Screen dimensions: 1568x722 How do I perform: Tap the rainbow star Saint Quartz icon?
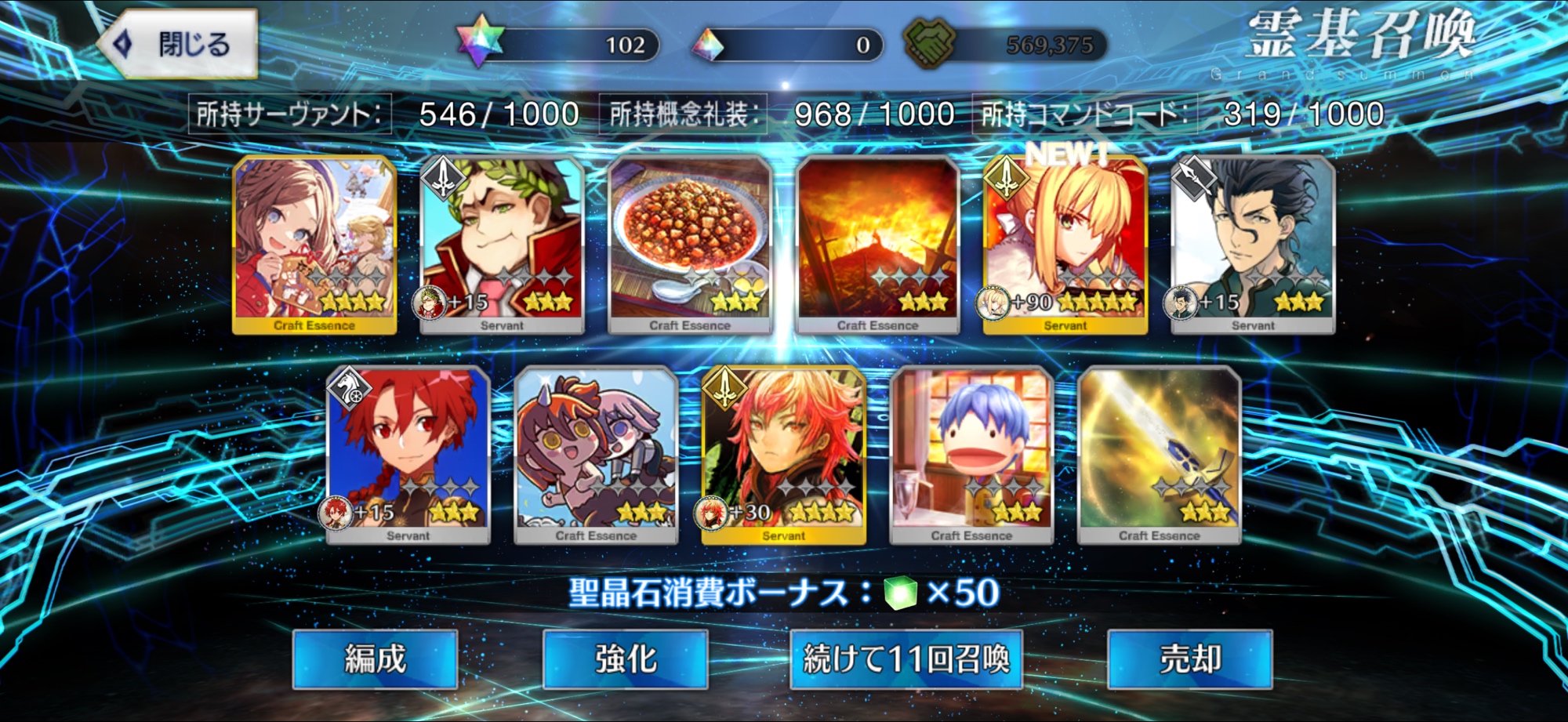pyautogui.click(x=480, y=42)
